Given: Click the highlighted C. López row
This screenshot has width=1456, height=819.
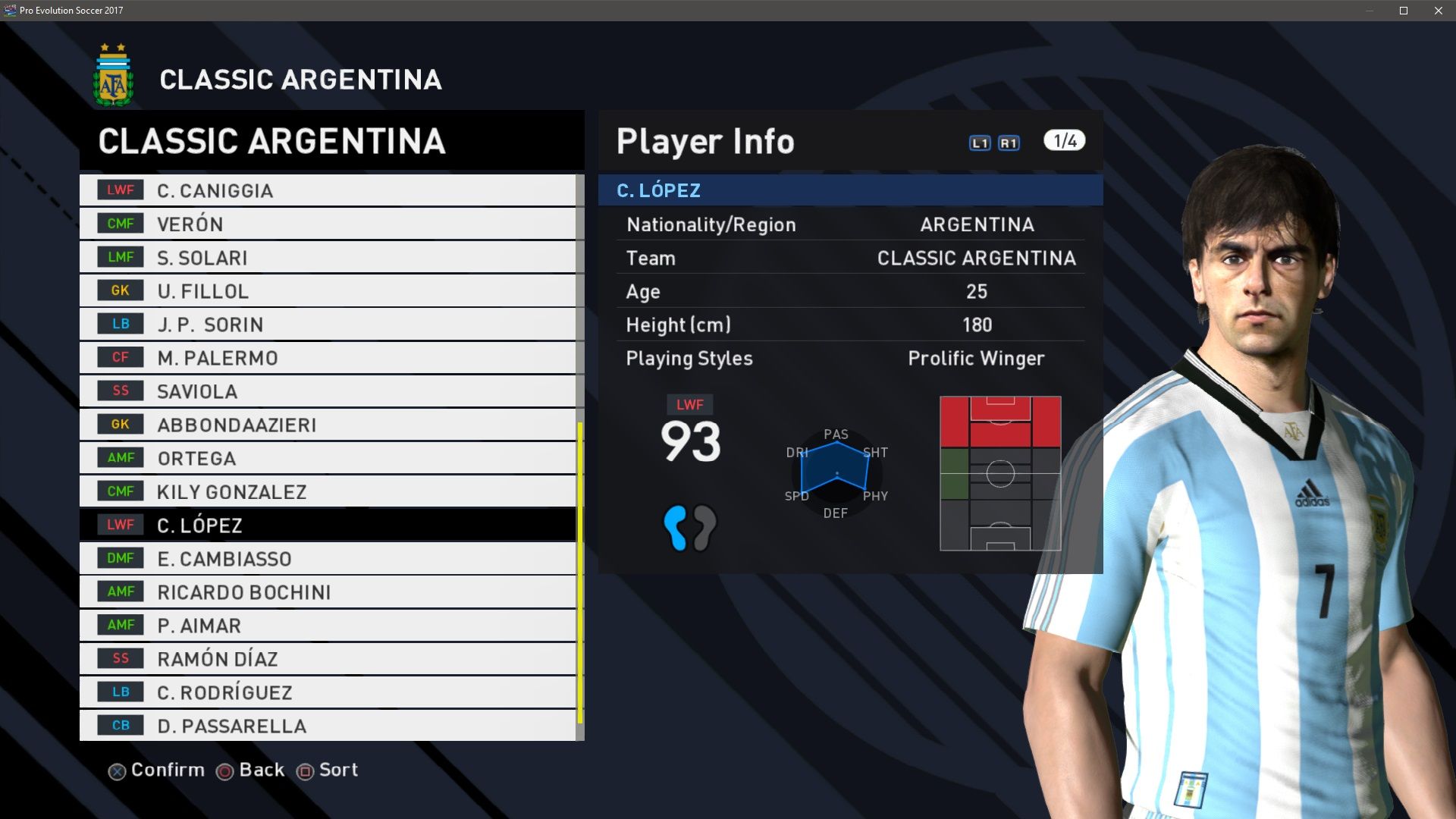Looking at the screenshot, I should (328, 525).
